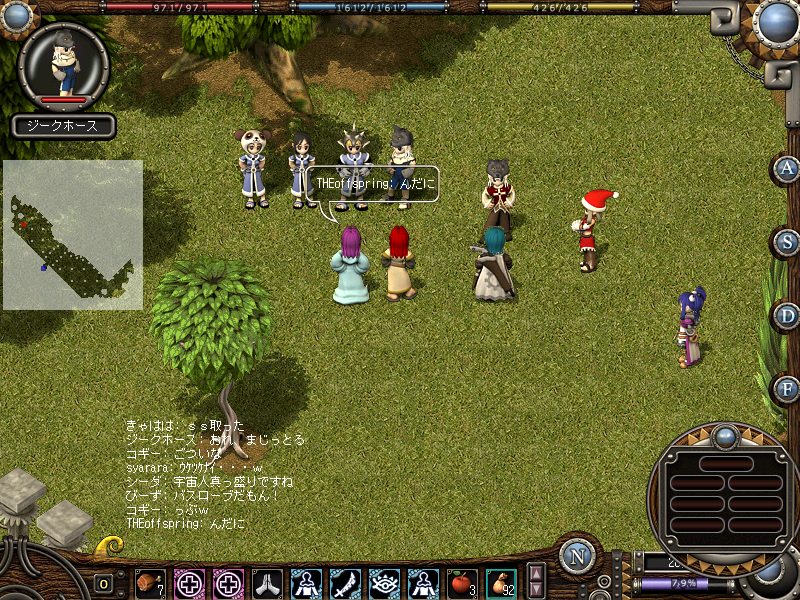Click the round F side button
Screen dimensions: 800x600
click(x=788, y=388)
